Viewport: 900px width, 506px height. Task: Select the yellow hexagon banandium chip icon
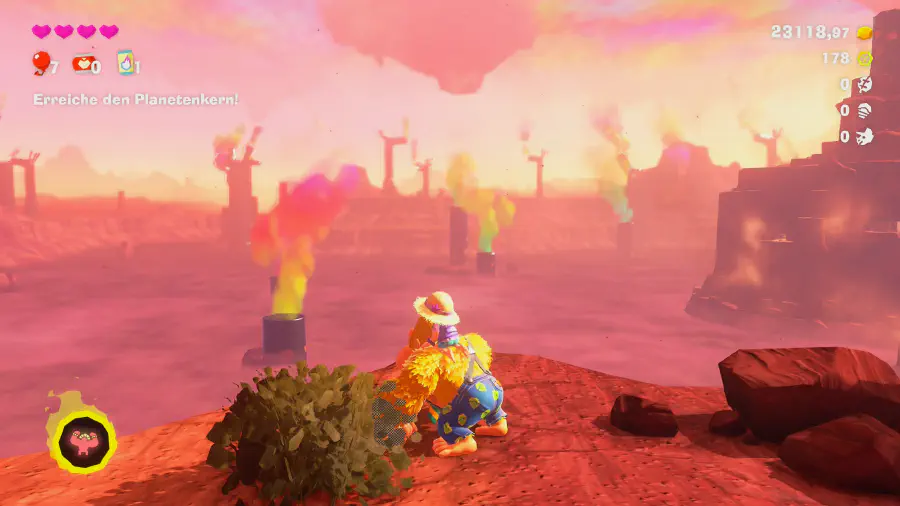point(864,58)
